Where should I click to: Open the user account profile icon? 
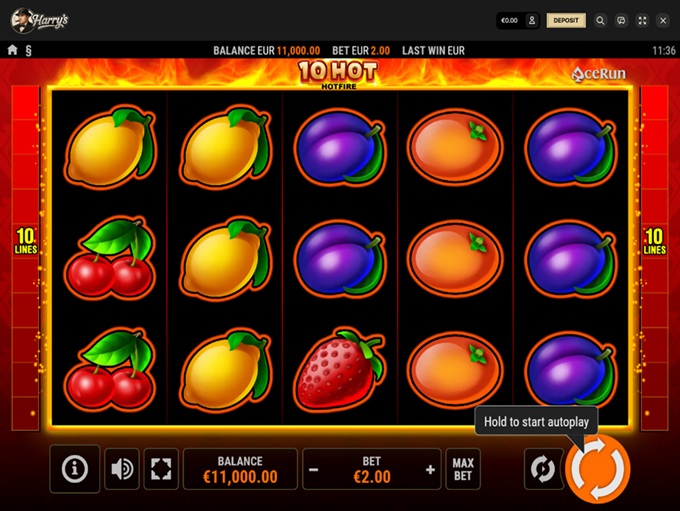tap(532, 20)
